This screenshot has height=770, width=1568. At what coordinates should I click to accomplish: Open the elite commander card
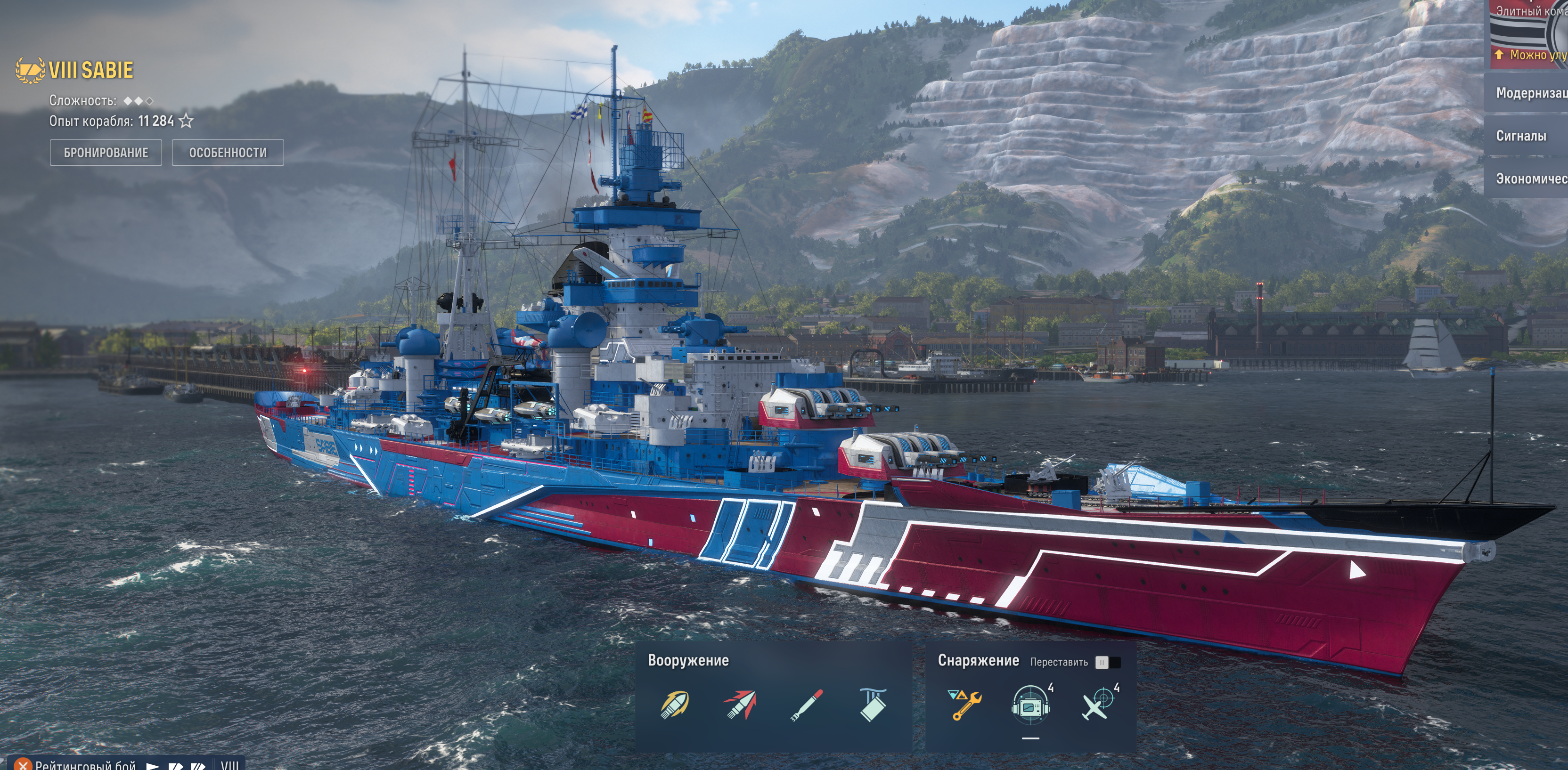click(x=1529, y=31)
